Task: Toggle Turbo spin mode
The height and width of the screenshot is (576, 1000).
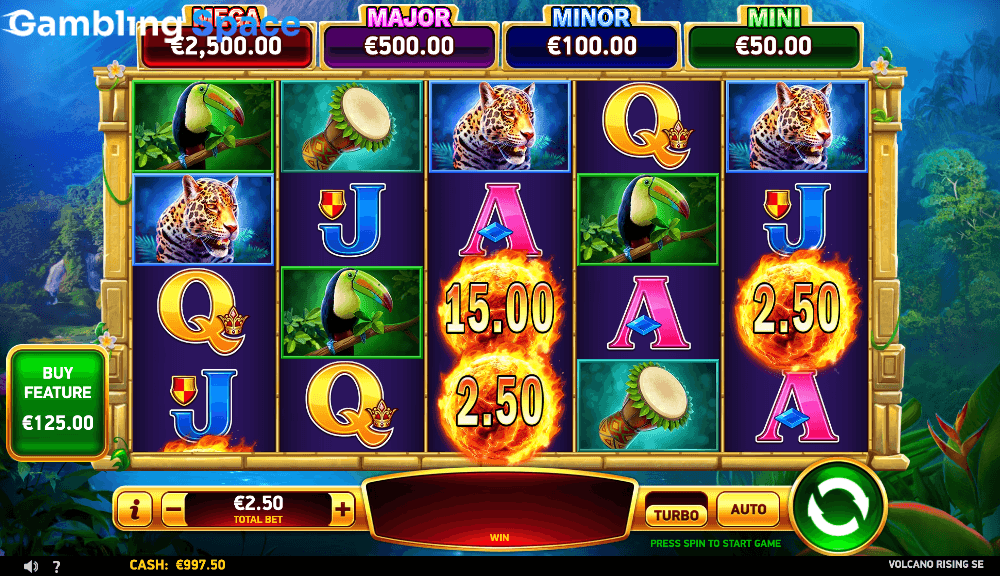Action: 675,512
